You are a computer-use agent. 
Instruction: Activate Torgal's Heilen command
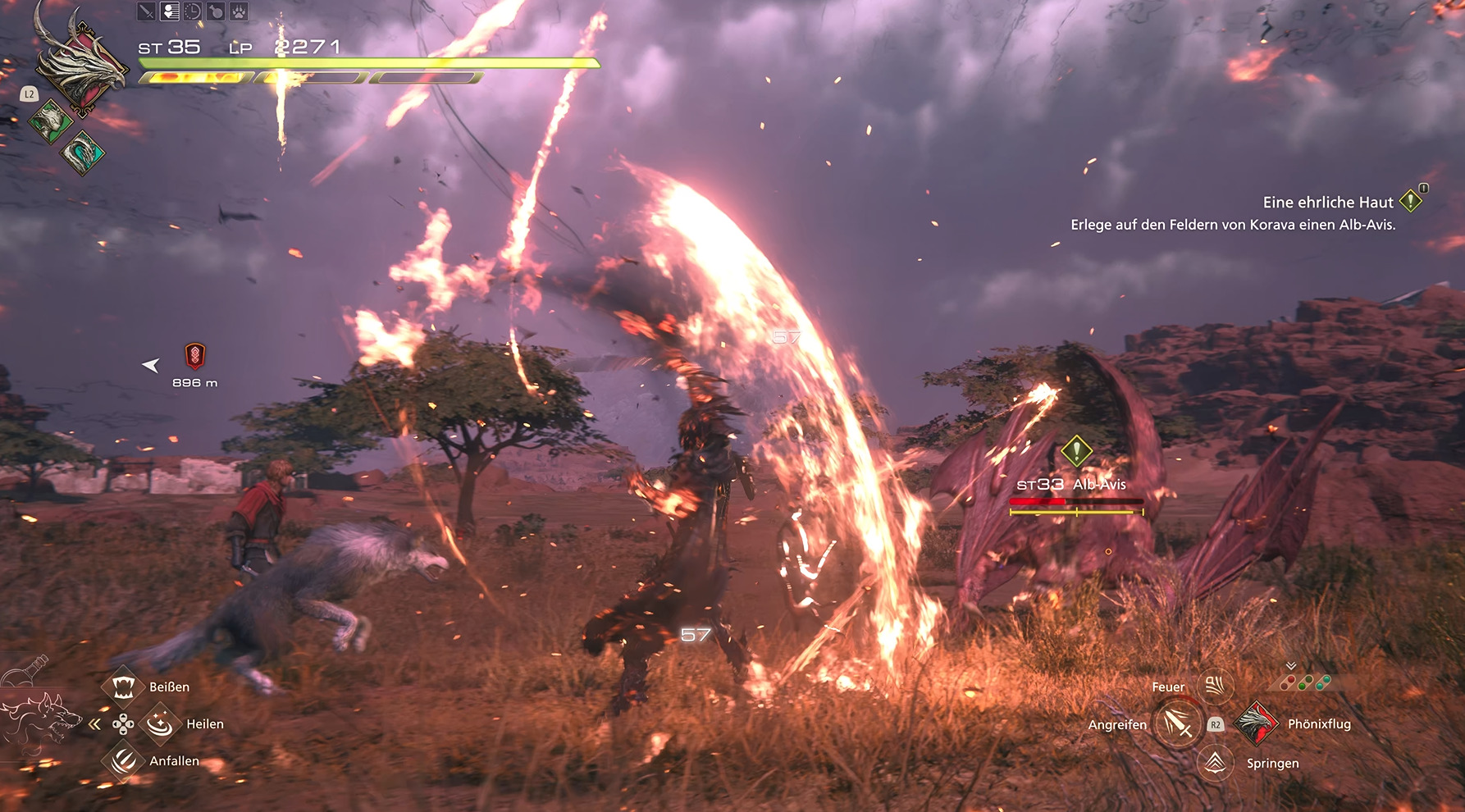[x=160, y=723]
